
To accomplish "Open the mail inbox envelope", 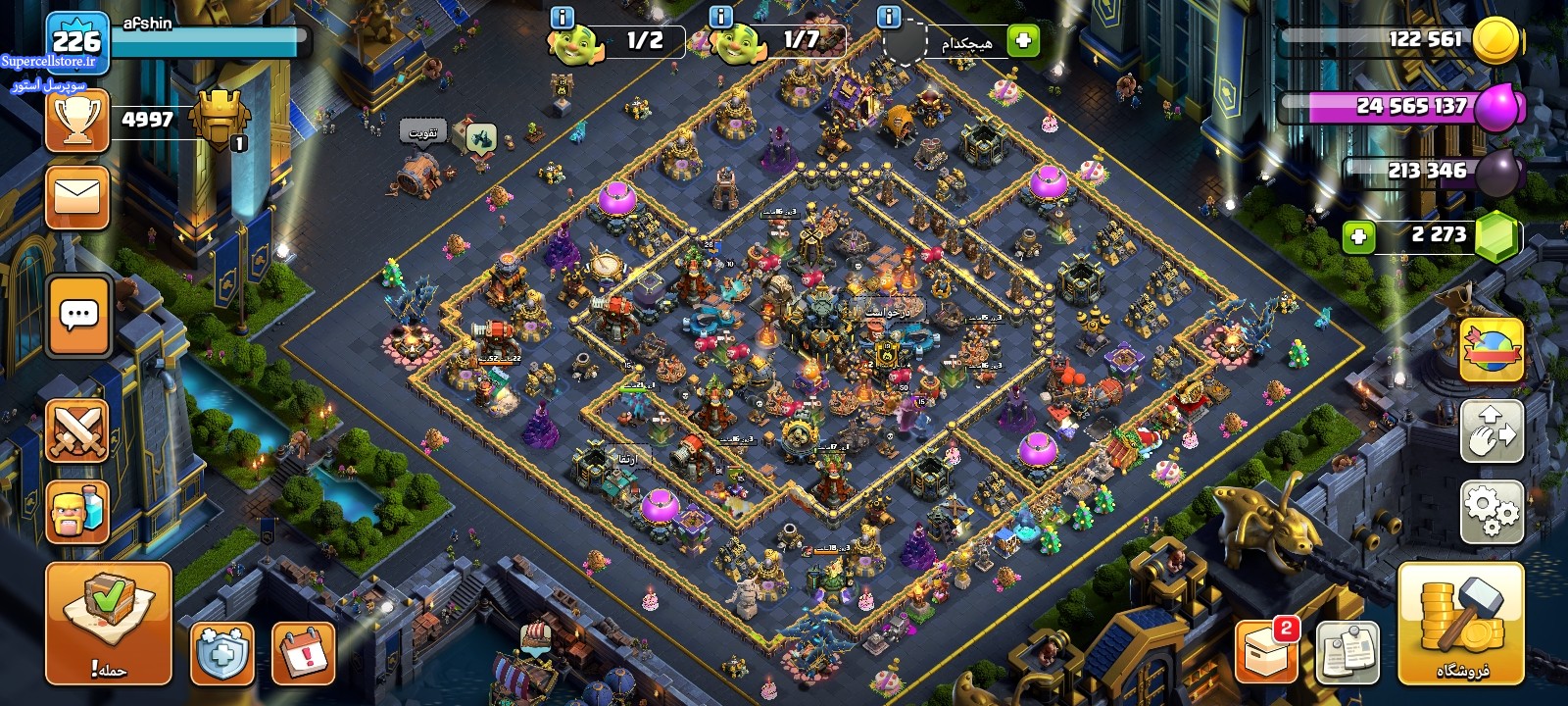I will (77, 197).
